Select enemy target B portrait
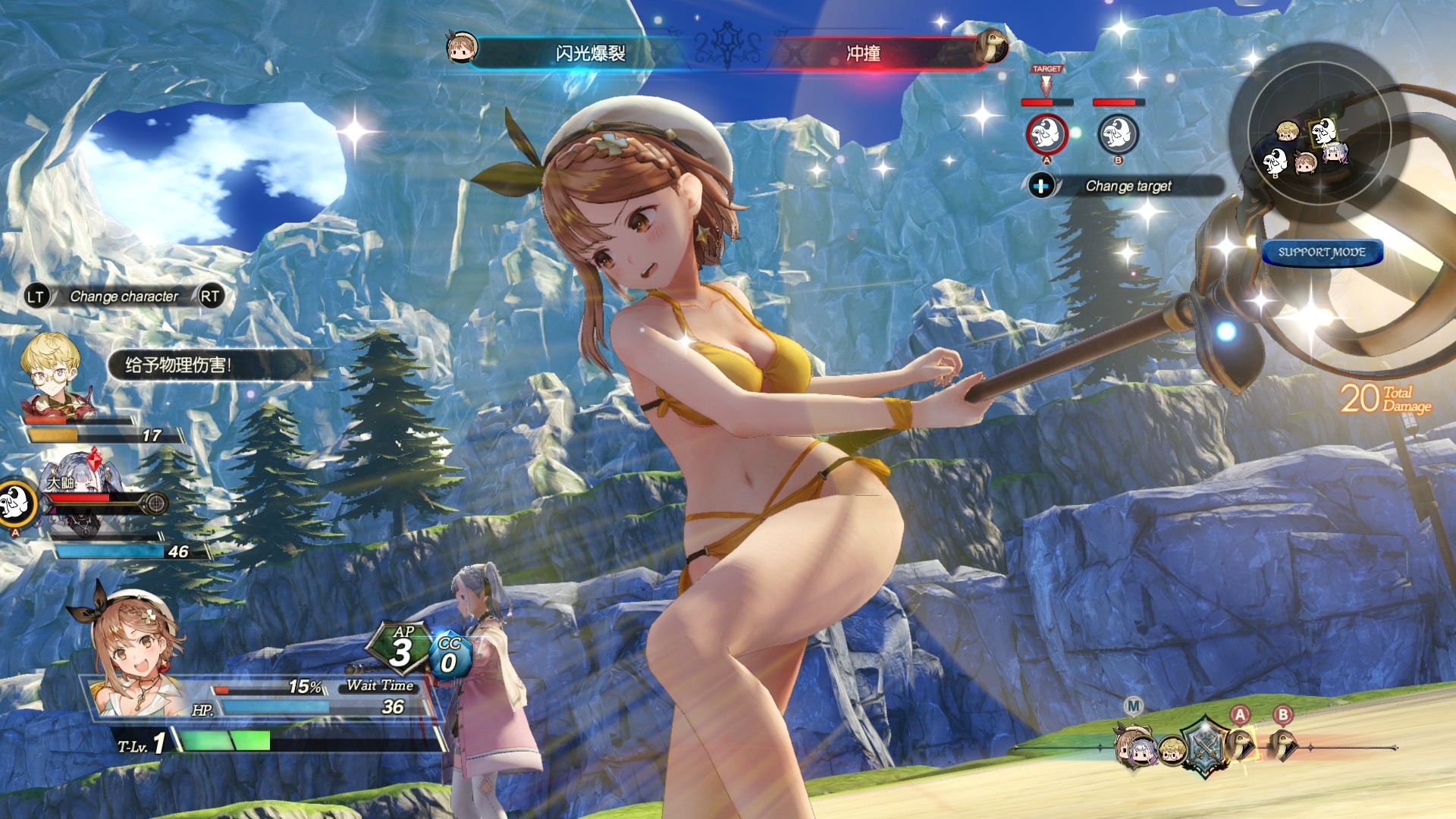The width and height of the screenshot is (1456, 819). (x=1118, y=135)
